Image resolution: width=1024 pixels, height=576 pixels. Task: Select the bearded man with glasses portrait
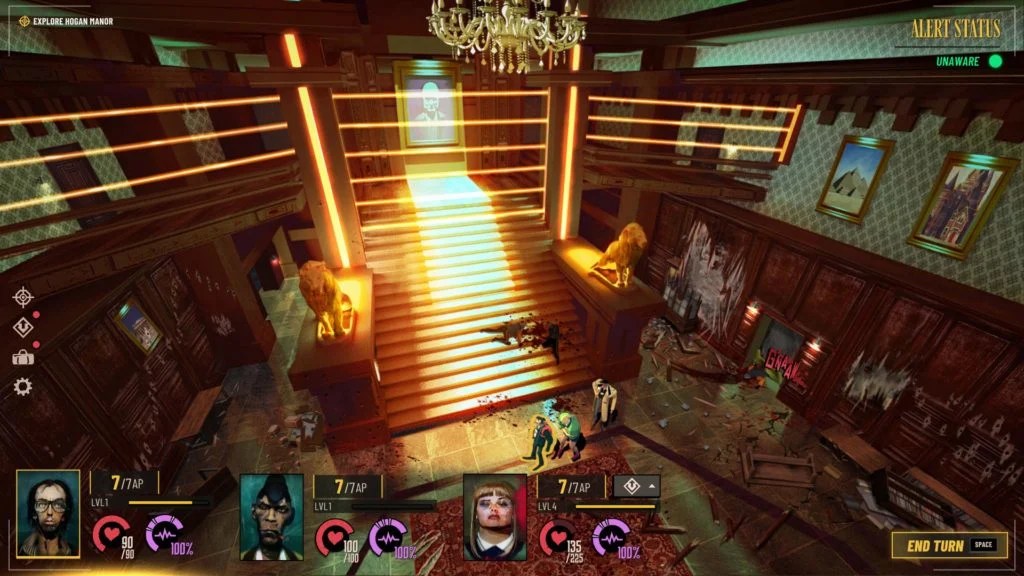pos(48,514)
